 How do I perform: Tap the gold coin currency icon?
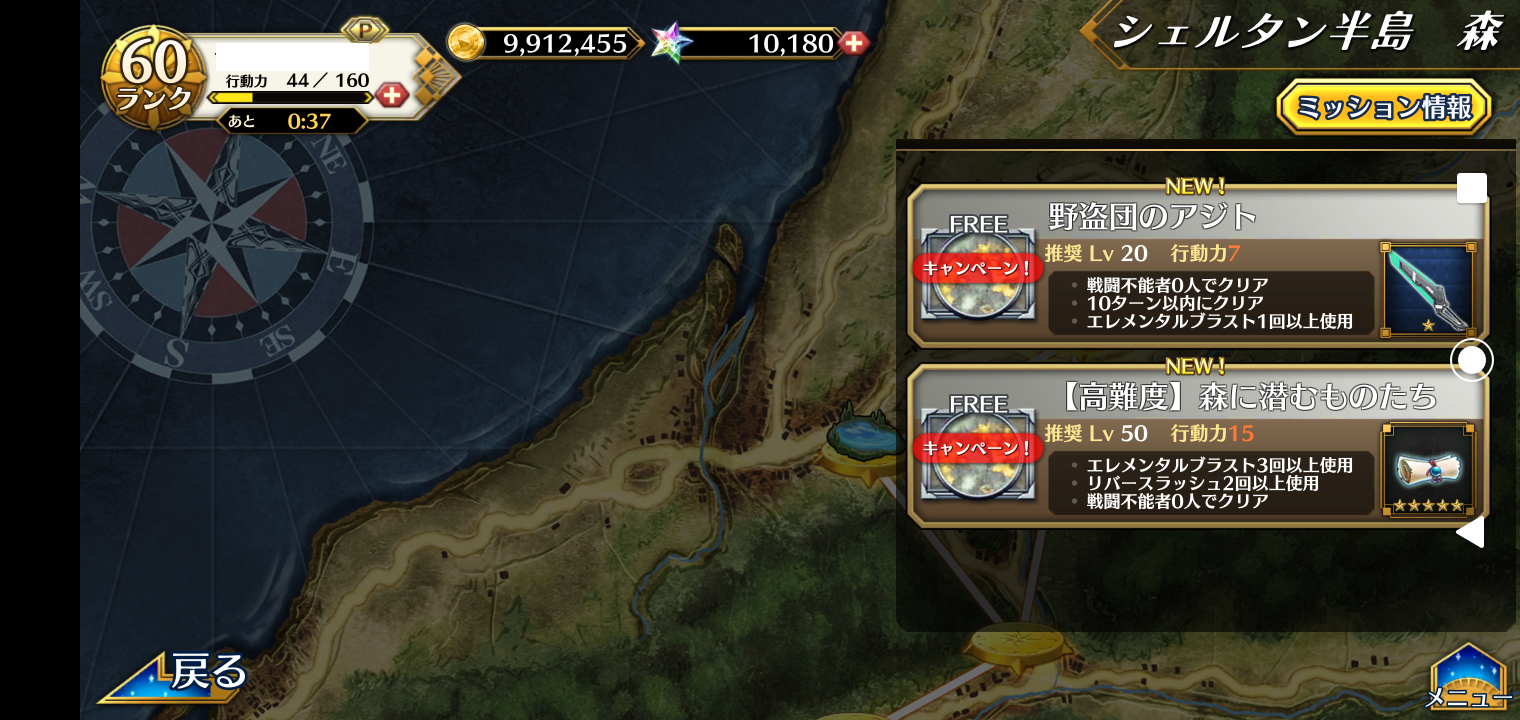coord(466,43)
